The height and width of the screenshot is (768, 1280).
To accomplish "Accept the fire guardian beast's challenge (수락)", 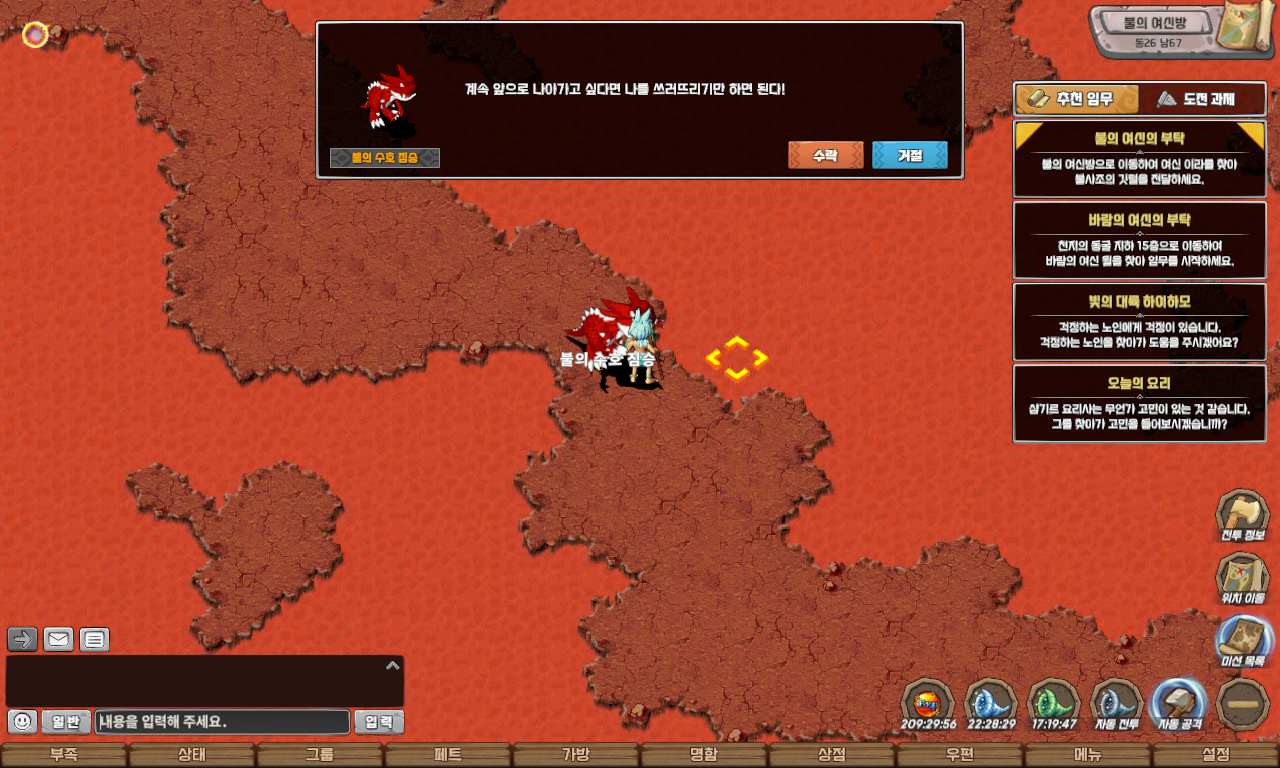I will [825, 155].
